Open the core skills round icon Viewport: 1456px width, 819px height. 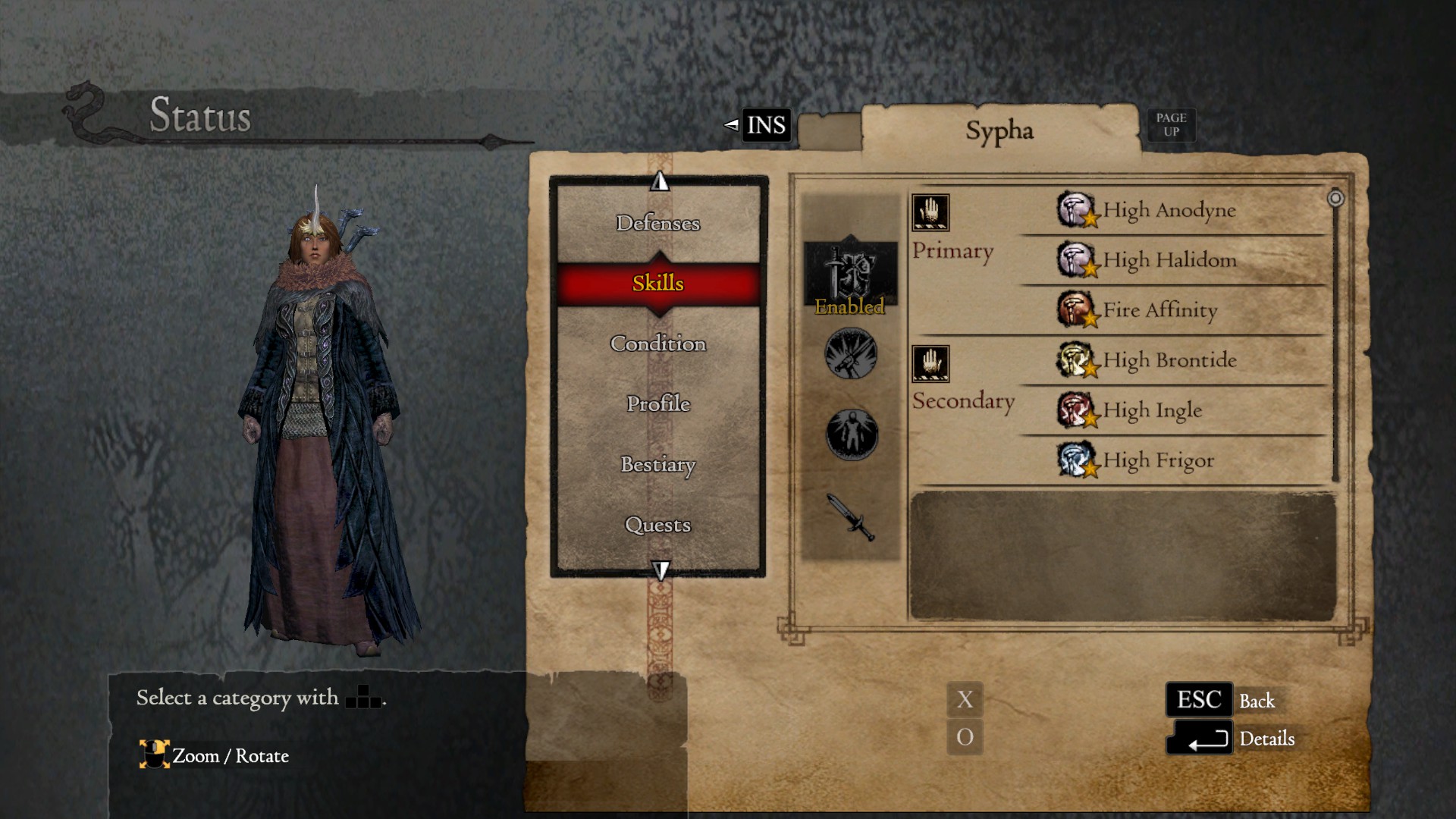[851, 353]
